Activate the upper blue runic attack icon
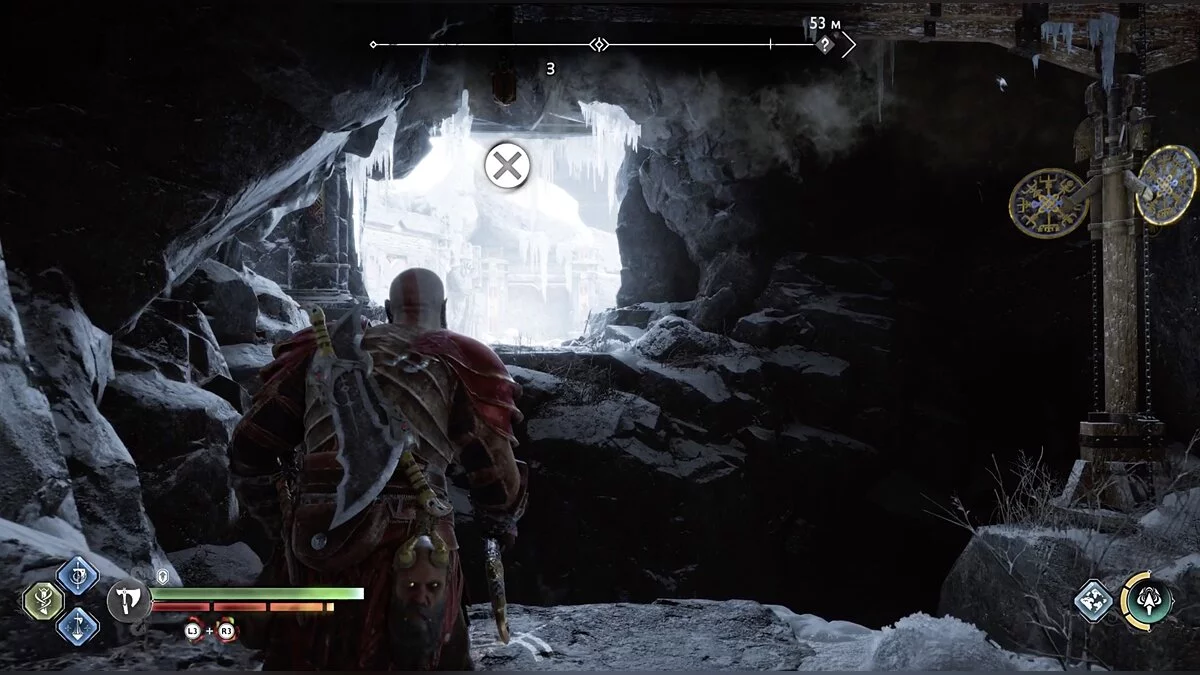The image size is (1200, 675). (x=77, y=575)
